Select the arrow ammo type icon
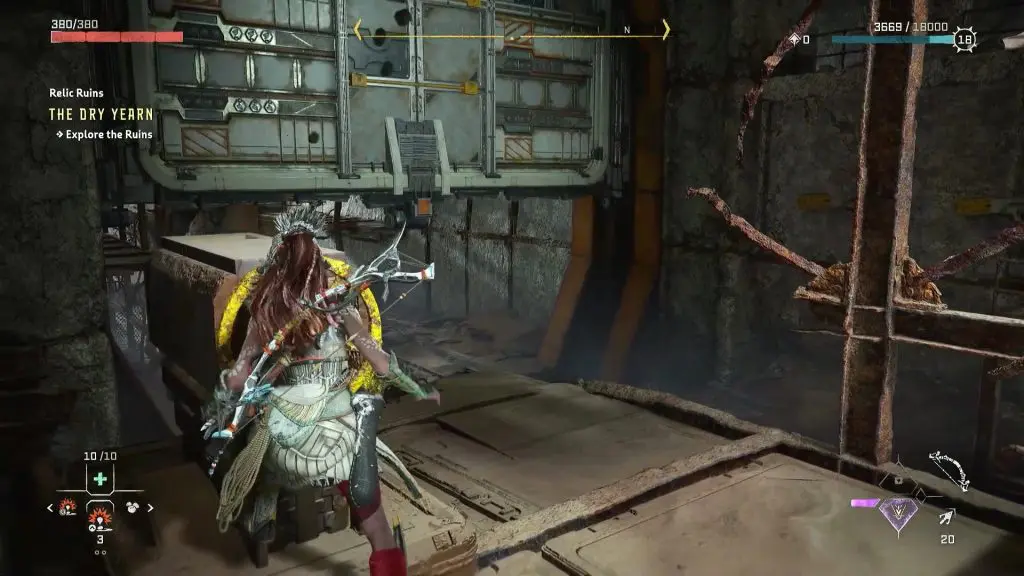The height and width of the screenshot is (576, 1024). click(946, 517)
